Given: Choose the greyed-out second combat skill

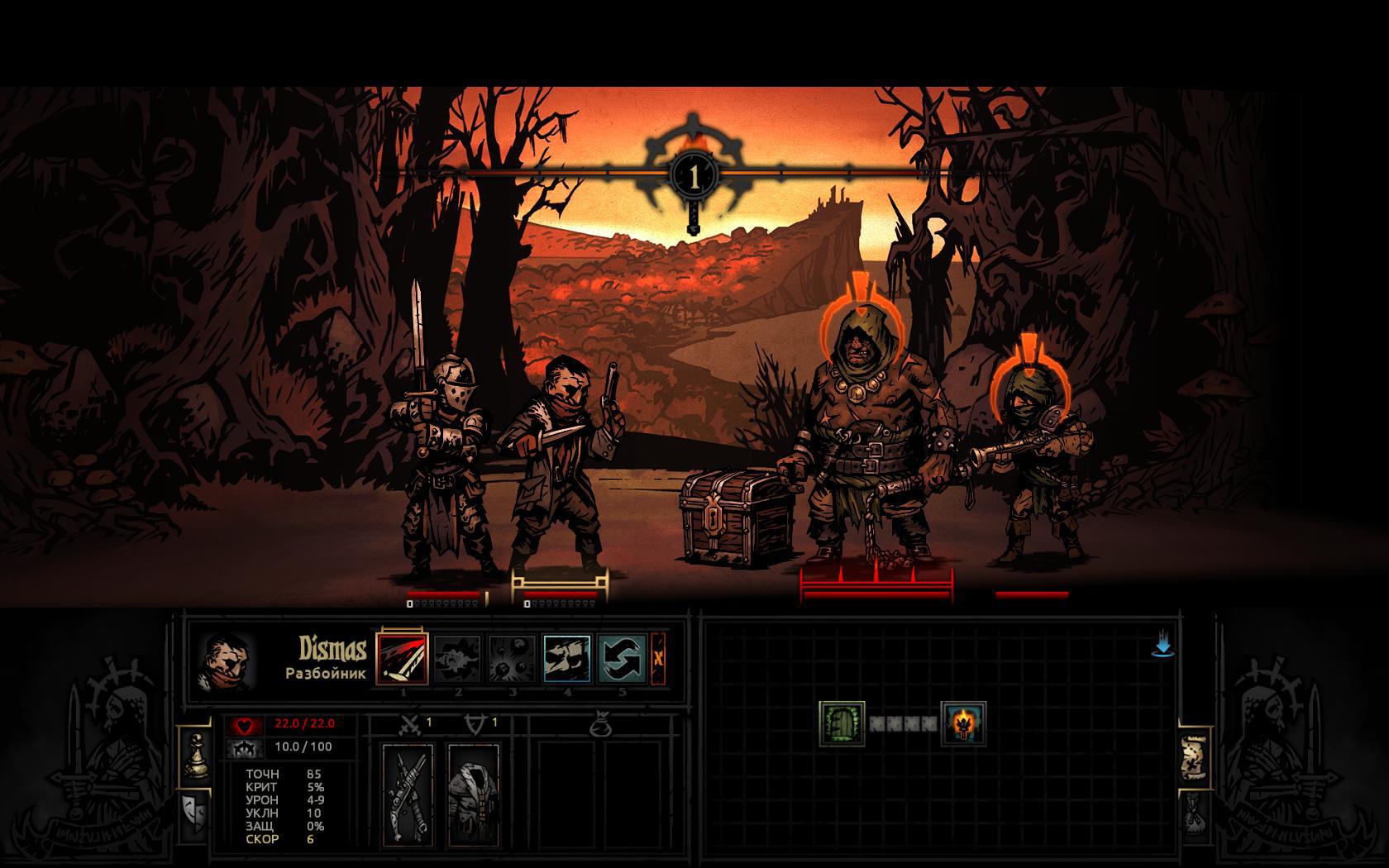Looking at the screenshot, I should click(x=457, y=658).
